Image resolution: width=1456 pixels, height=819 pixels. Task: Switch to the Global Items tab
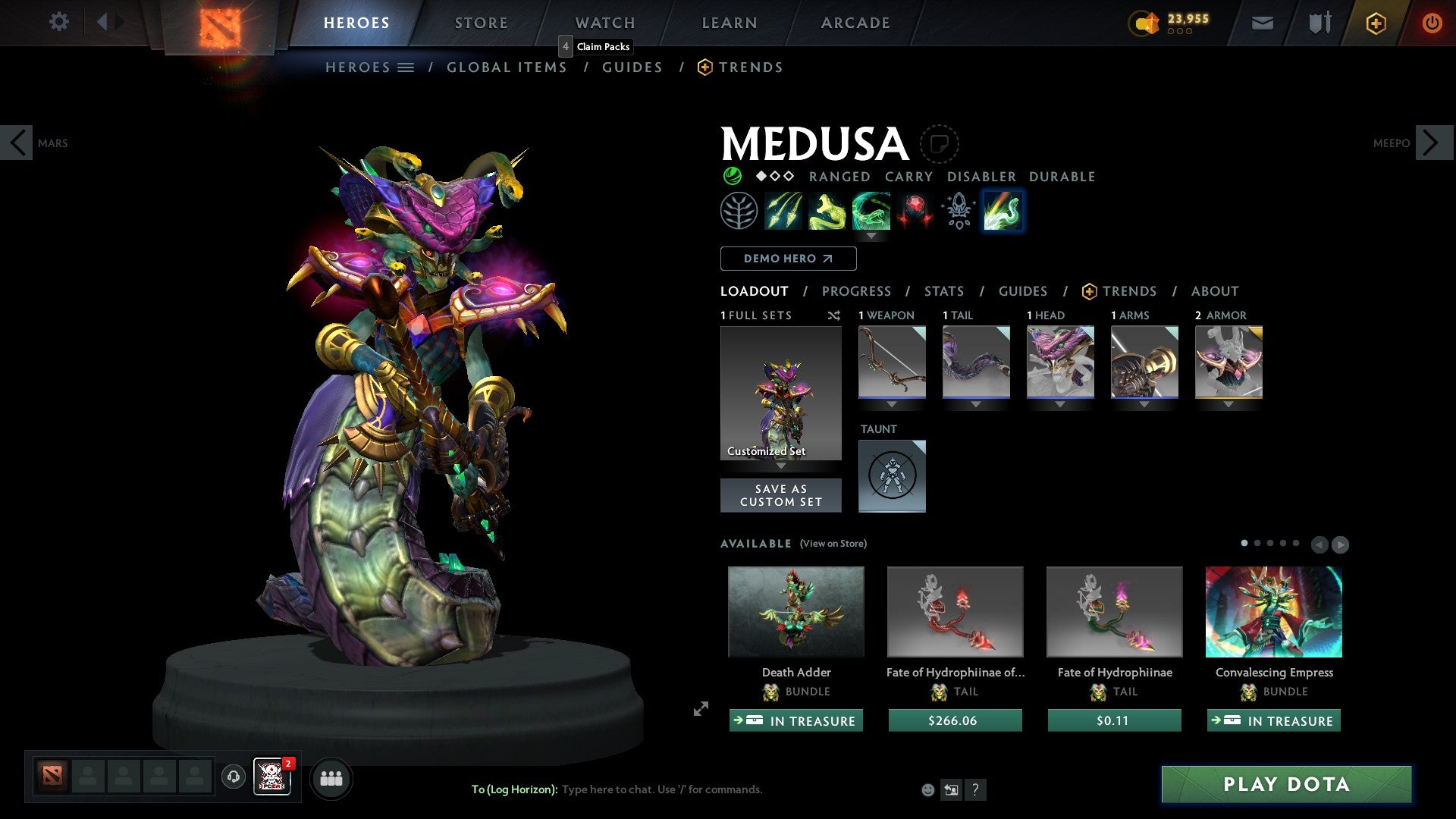click(507, 67)
